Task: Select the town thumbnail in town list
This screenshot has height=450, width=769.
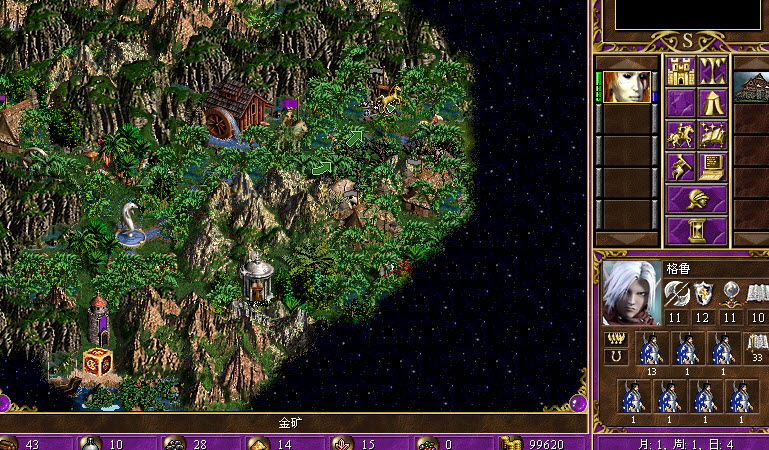Action: click(751, 86)
